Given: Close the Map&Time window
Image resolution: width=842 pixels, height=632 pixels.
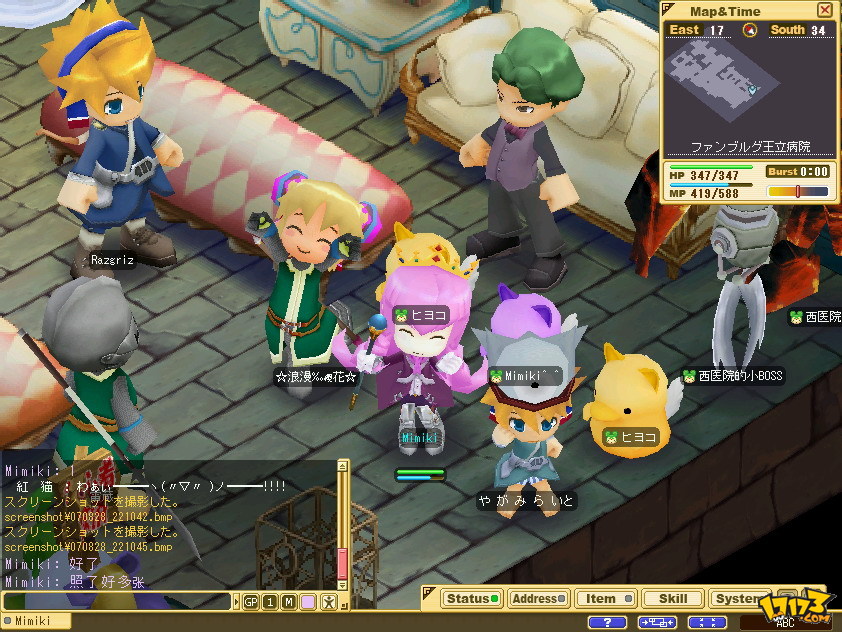Looking at the screenshot, I should 824,10.
